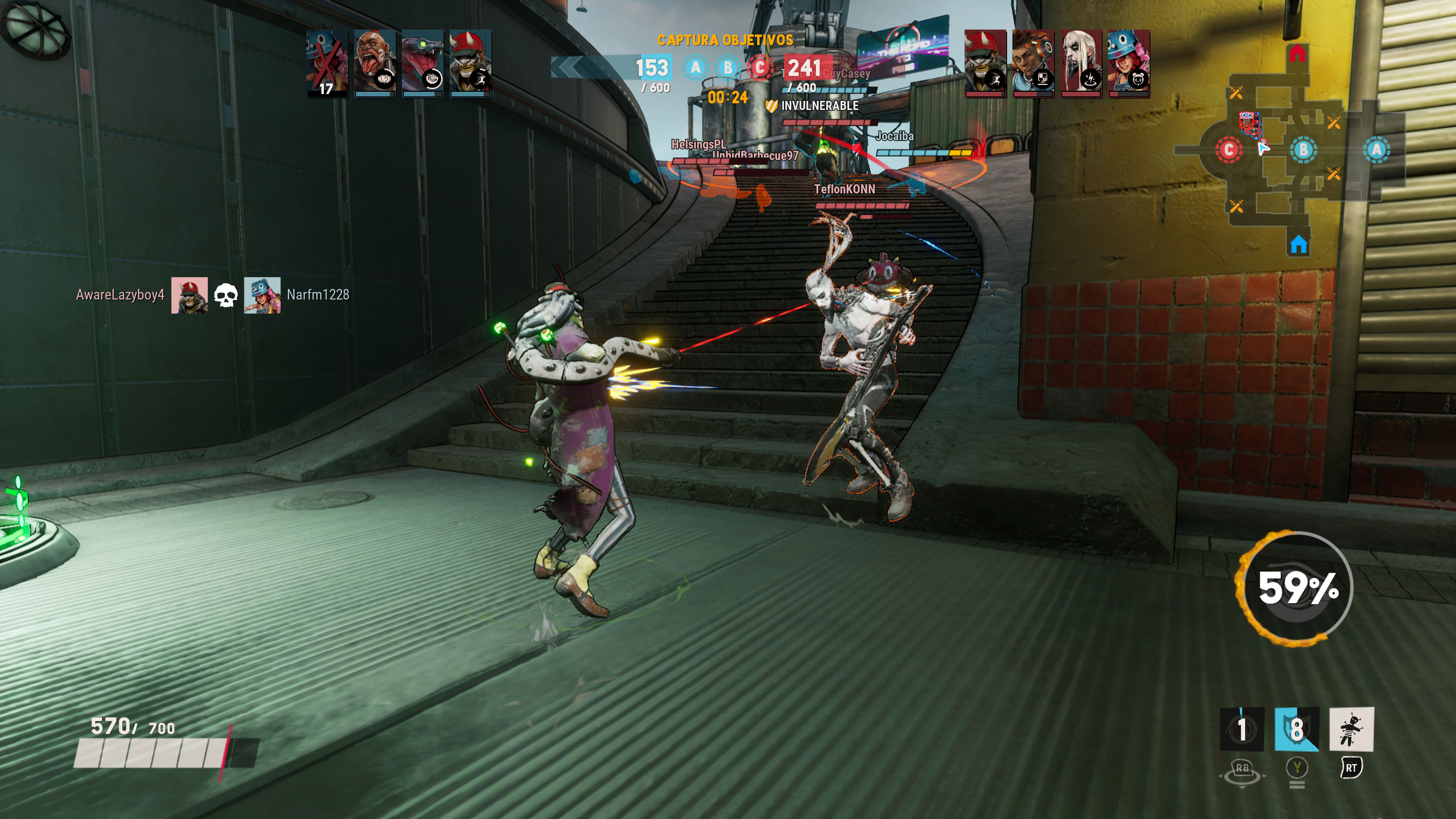Select the red enemy base on the minimap
This screenshot has height=819, width=1456.
1297,54
